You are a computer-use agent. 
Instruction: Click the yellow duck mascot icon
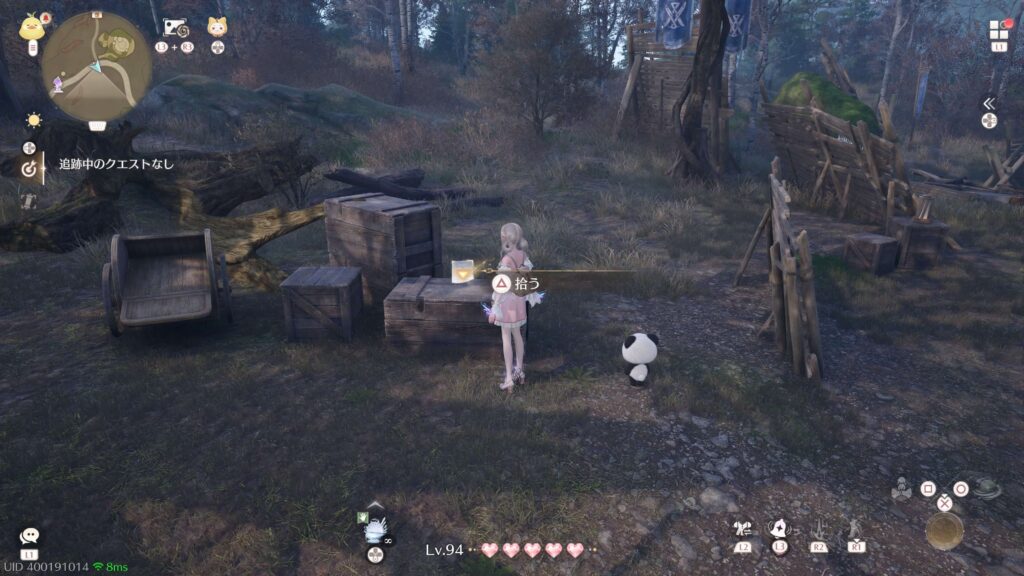(30, 27)
